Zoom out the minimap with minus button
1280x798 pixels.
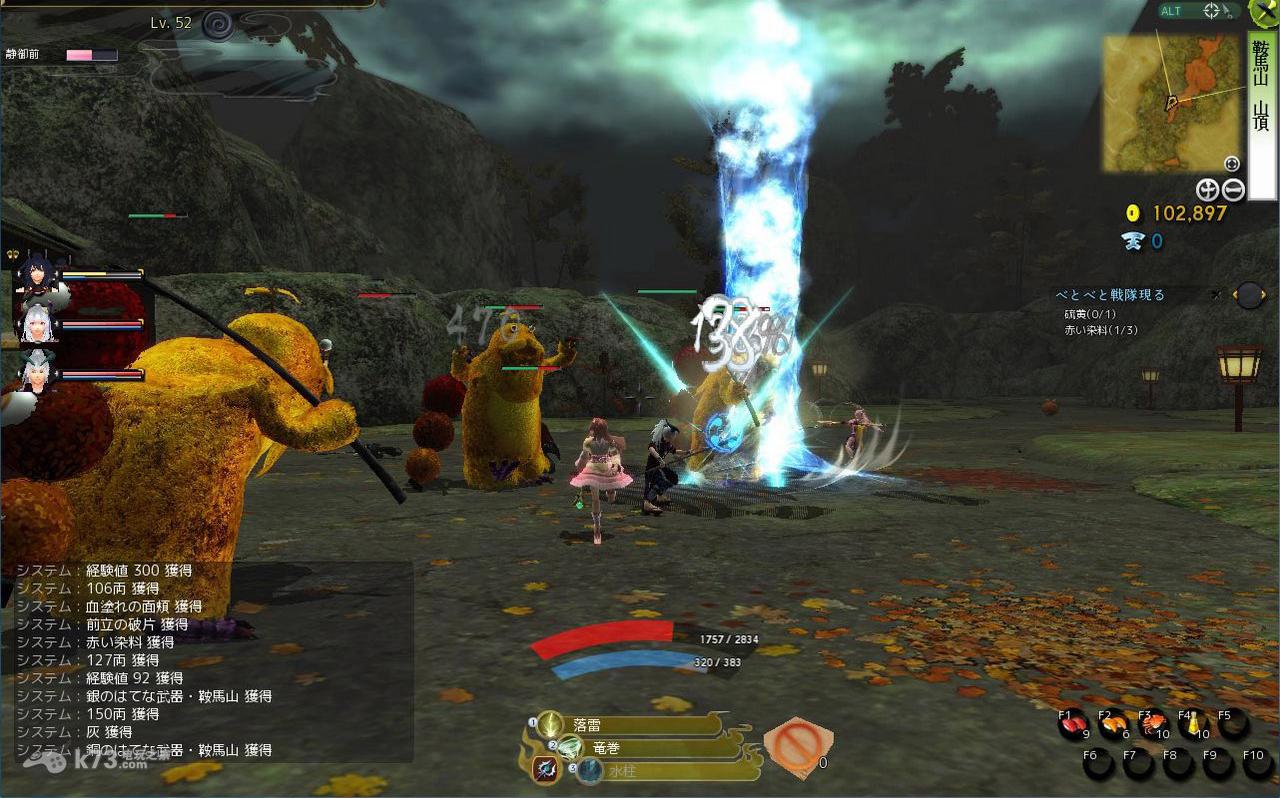point(1233,189)
